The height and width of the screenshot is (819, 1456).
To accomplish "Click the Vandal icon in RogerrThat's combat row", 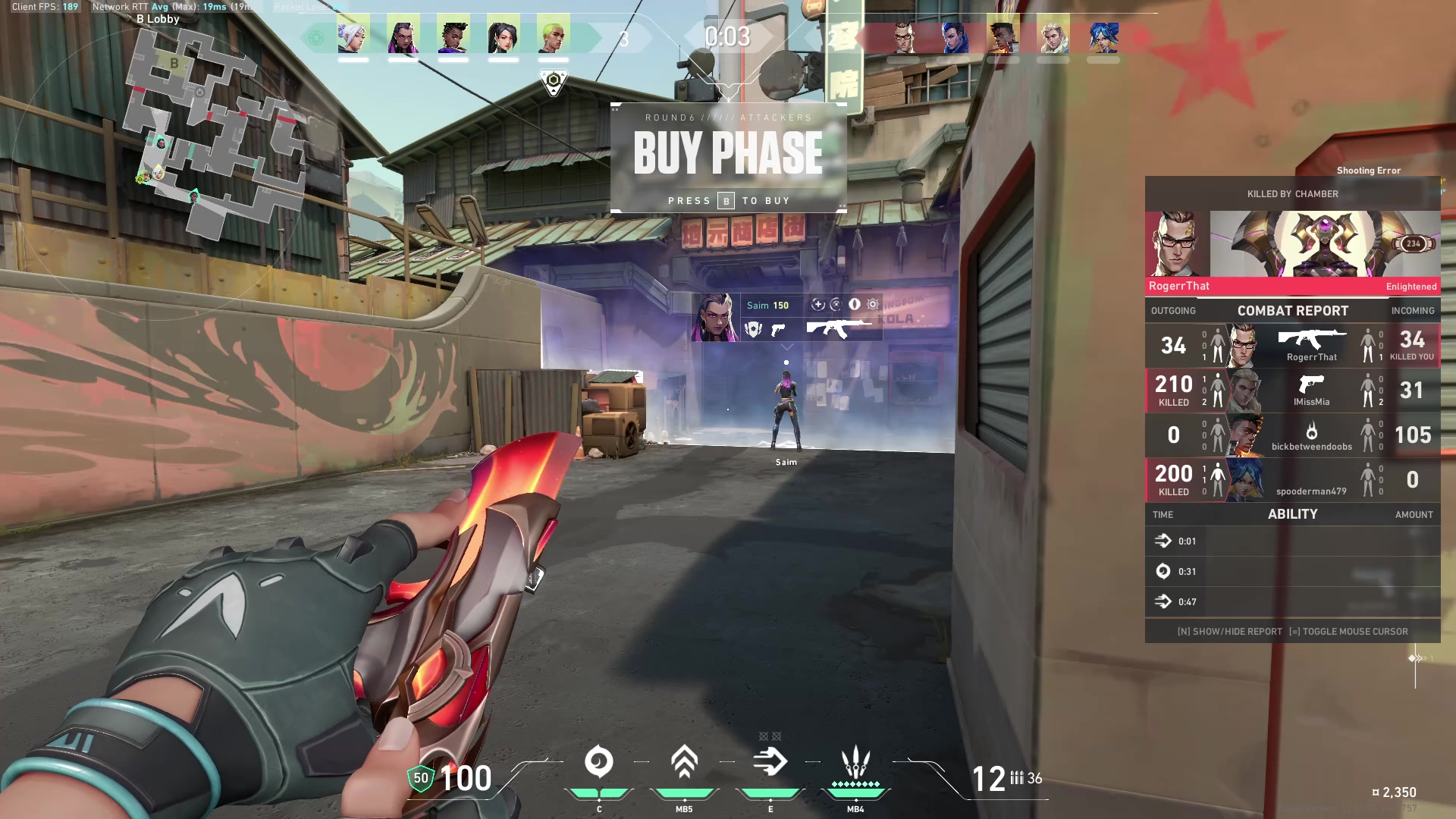I will click(x=1314, y=337).
